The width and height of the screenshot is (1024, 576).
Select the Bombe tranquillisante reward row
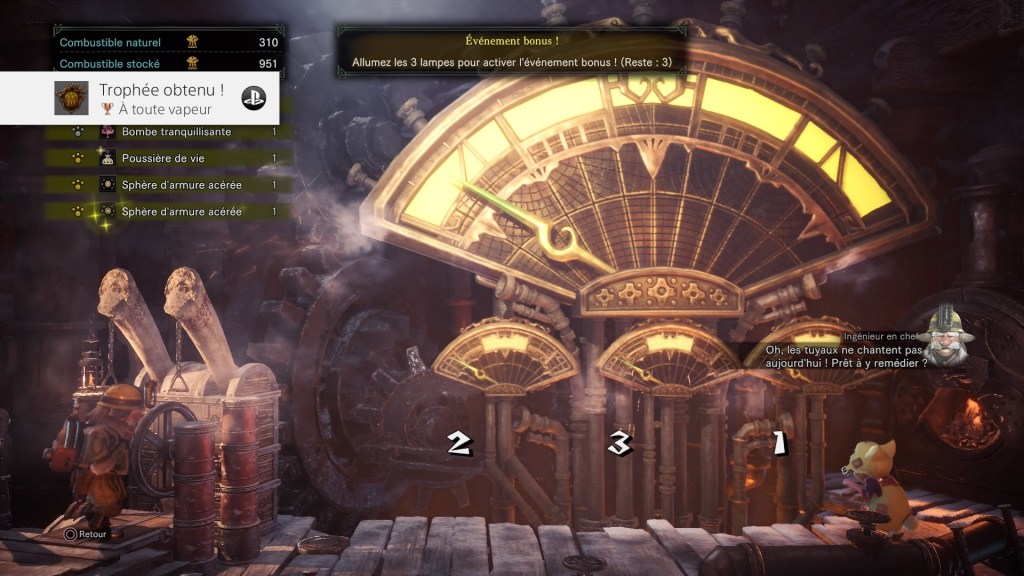click(x=176, y=132)
